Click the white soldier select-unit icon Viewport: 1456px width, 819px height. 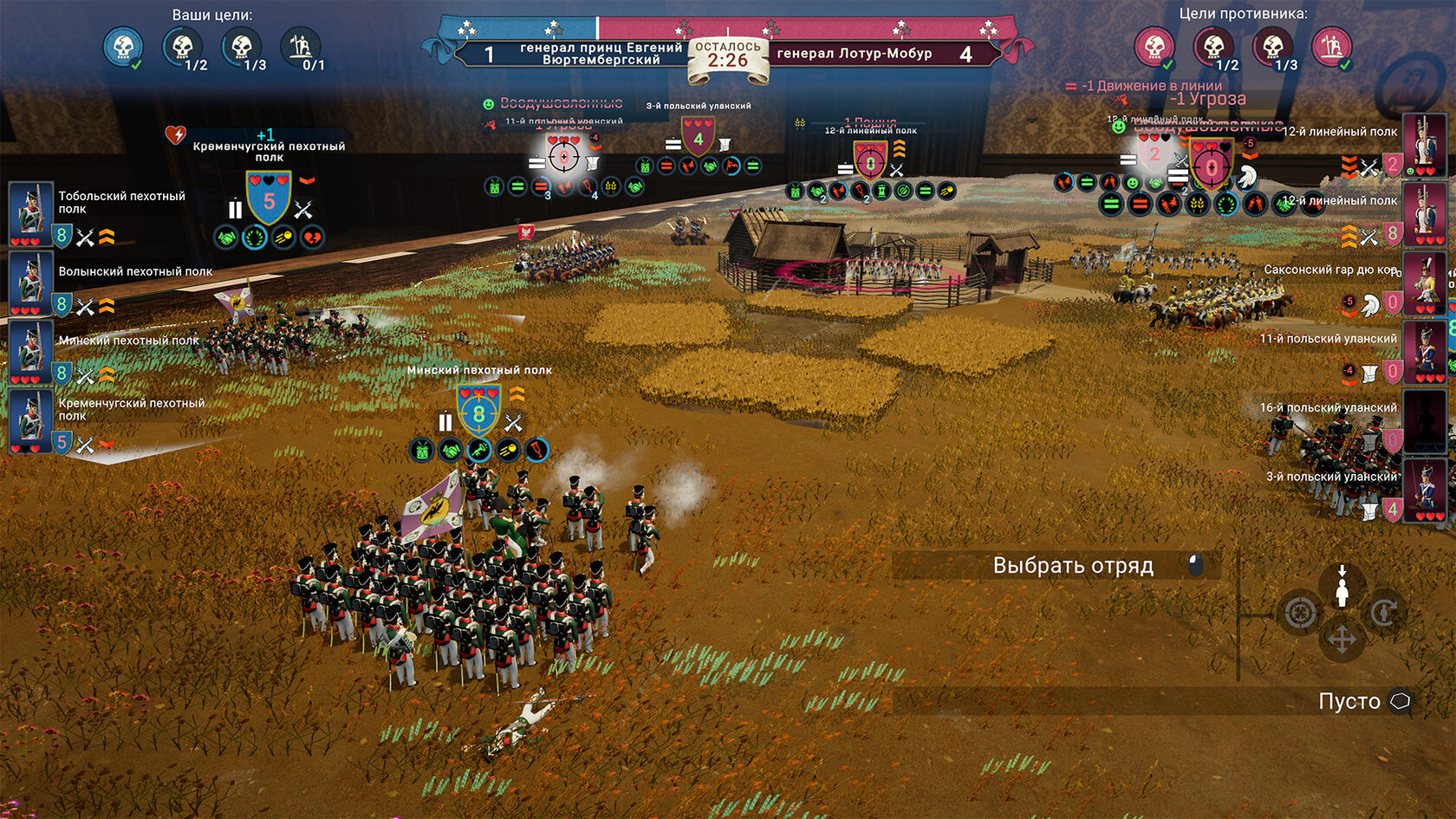coord(1342,588)
